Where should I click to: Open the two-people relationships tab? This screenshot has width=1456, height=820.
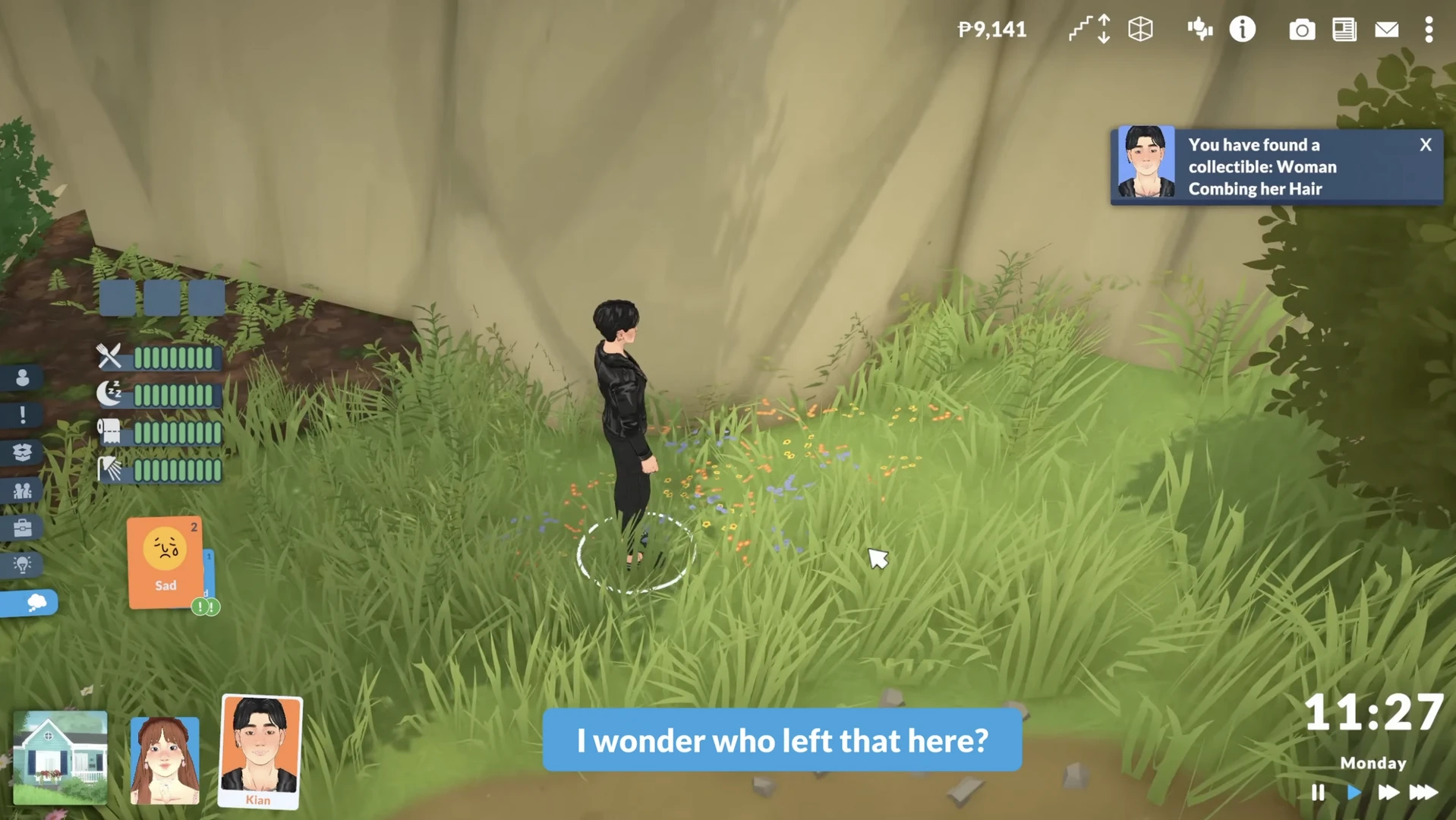(22, 490)
